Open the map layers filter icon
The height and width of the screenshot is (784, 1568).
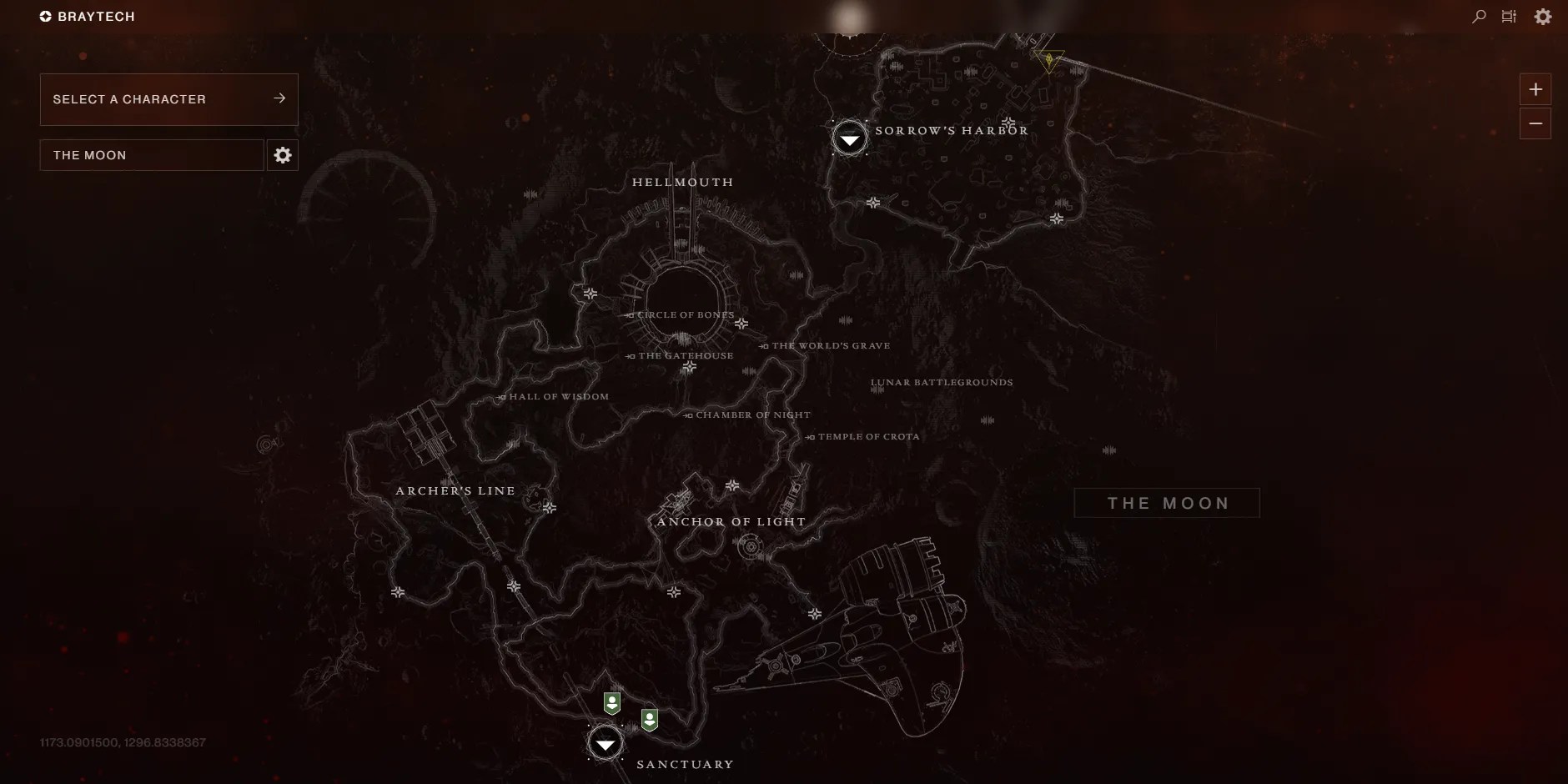pos(1510,16)
